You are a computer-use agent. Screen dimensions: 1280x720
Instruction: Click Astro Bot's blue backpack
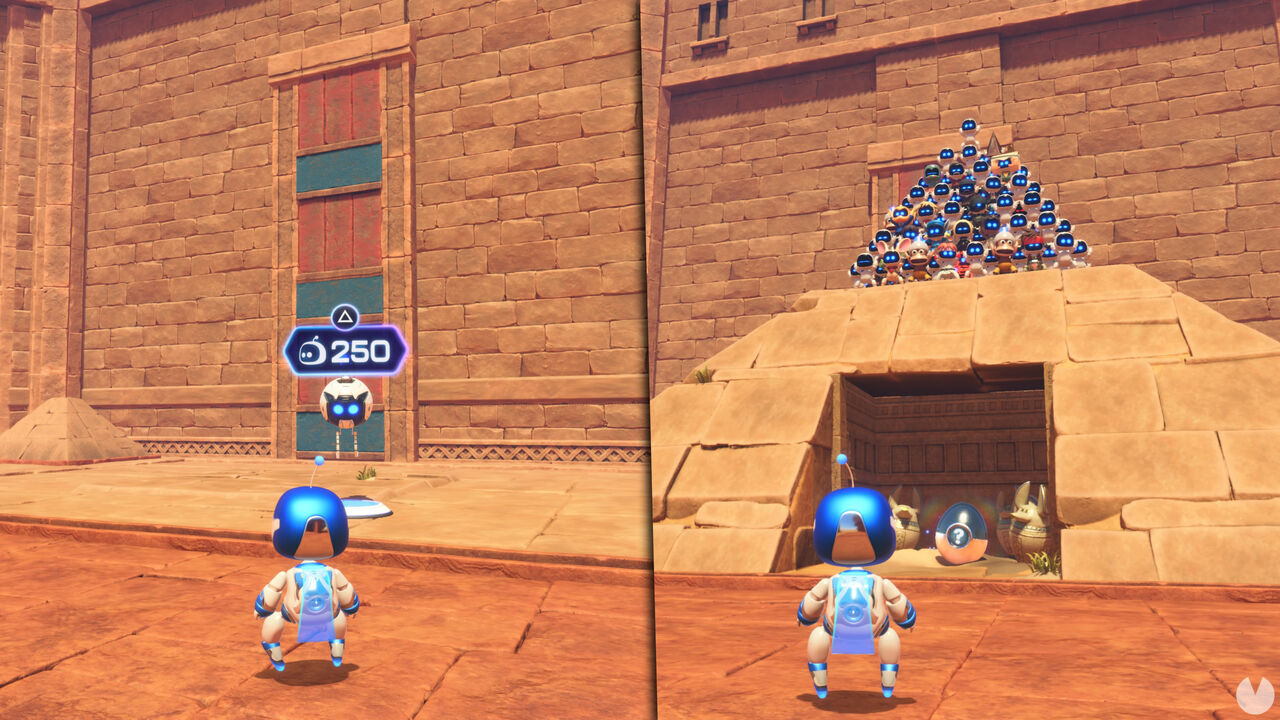pyautogui.click(x=318, y=600)
